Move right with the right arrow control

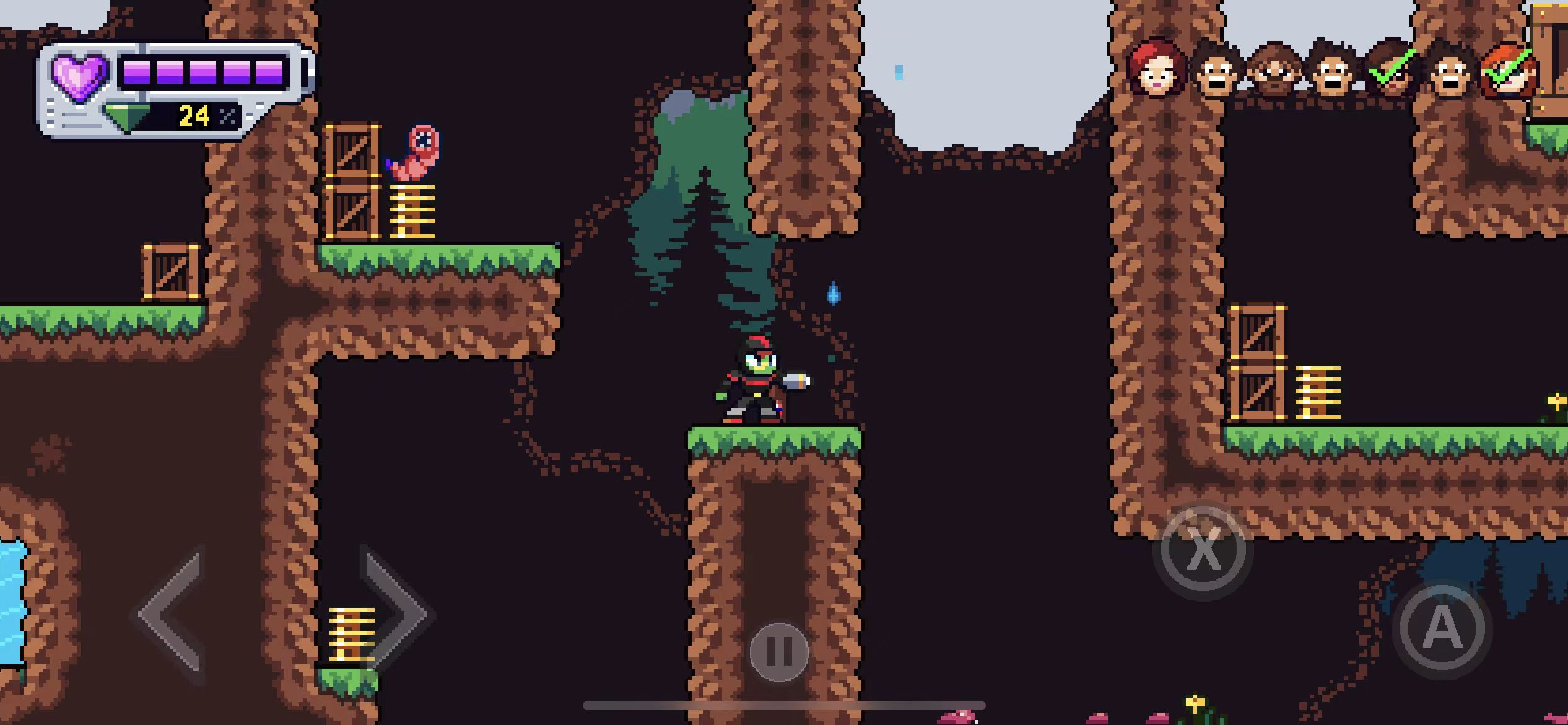396,615
